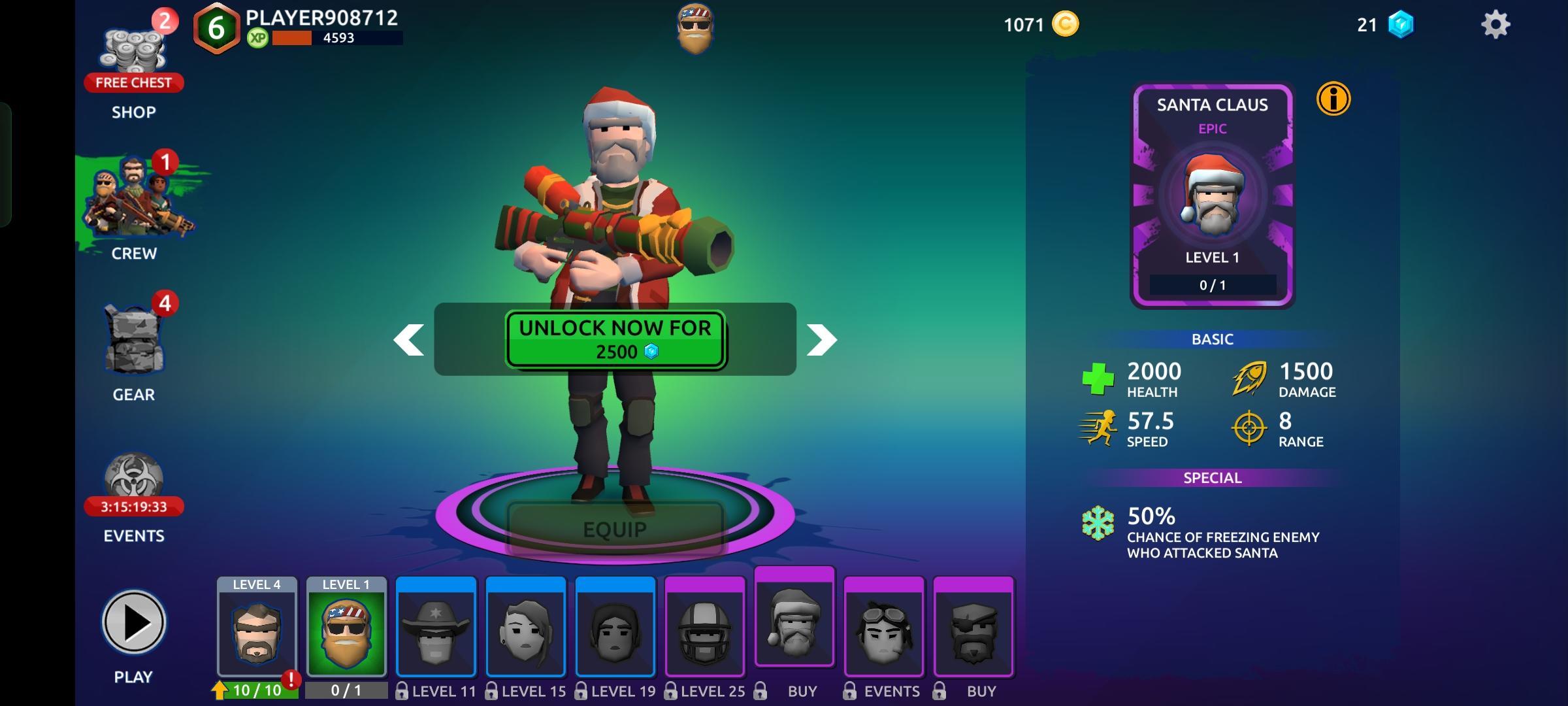Select the locked Santa Claus thumbnail
Screen dimensions: 1568x706
pos(794,628)
